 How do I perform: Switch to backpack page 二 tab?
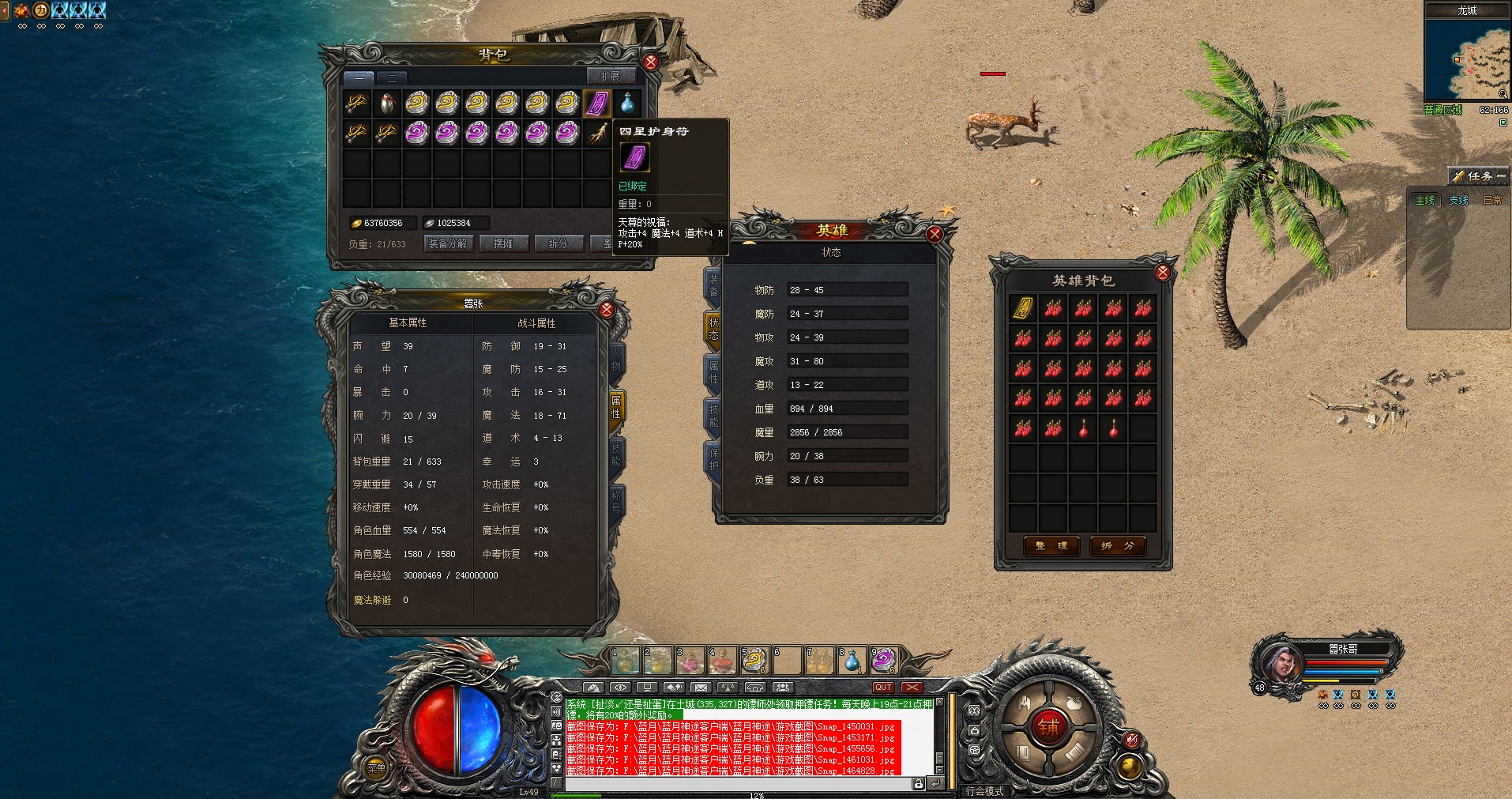(391, 77)
